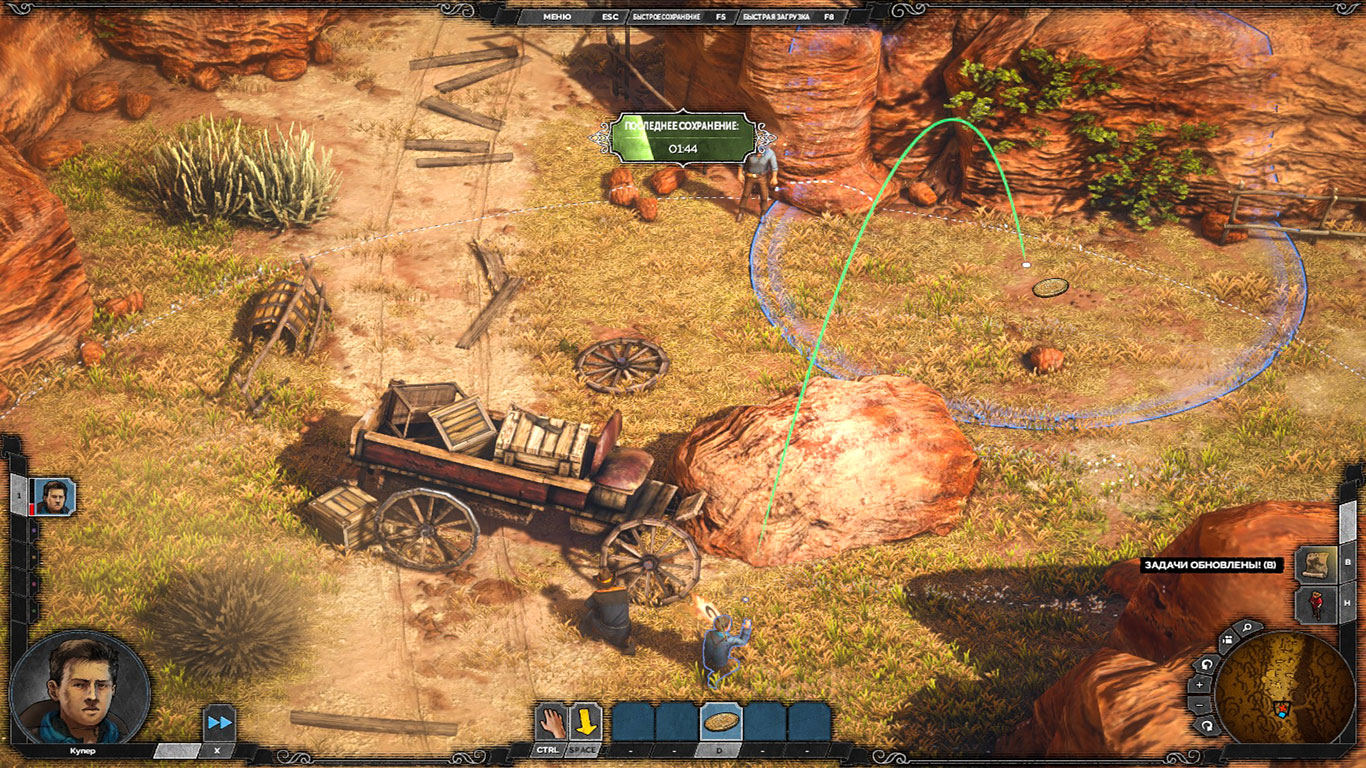Select the coin throw ability slot
The image size is (1366, 768).
[720, 721]
